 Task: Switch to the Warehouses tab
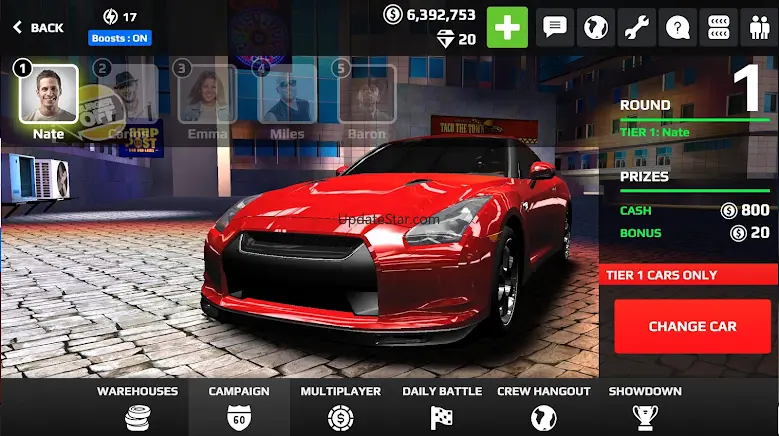click(138, 407)
